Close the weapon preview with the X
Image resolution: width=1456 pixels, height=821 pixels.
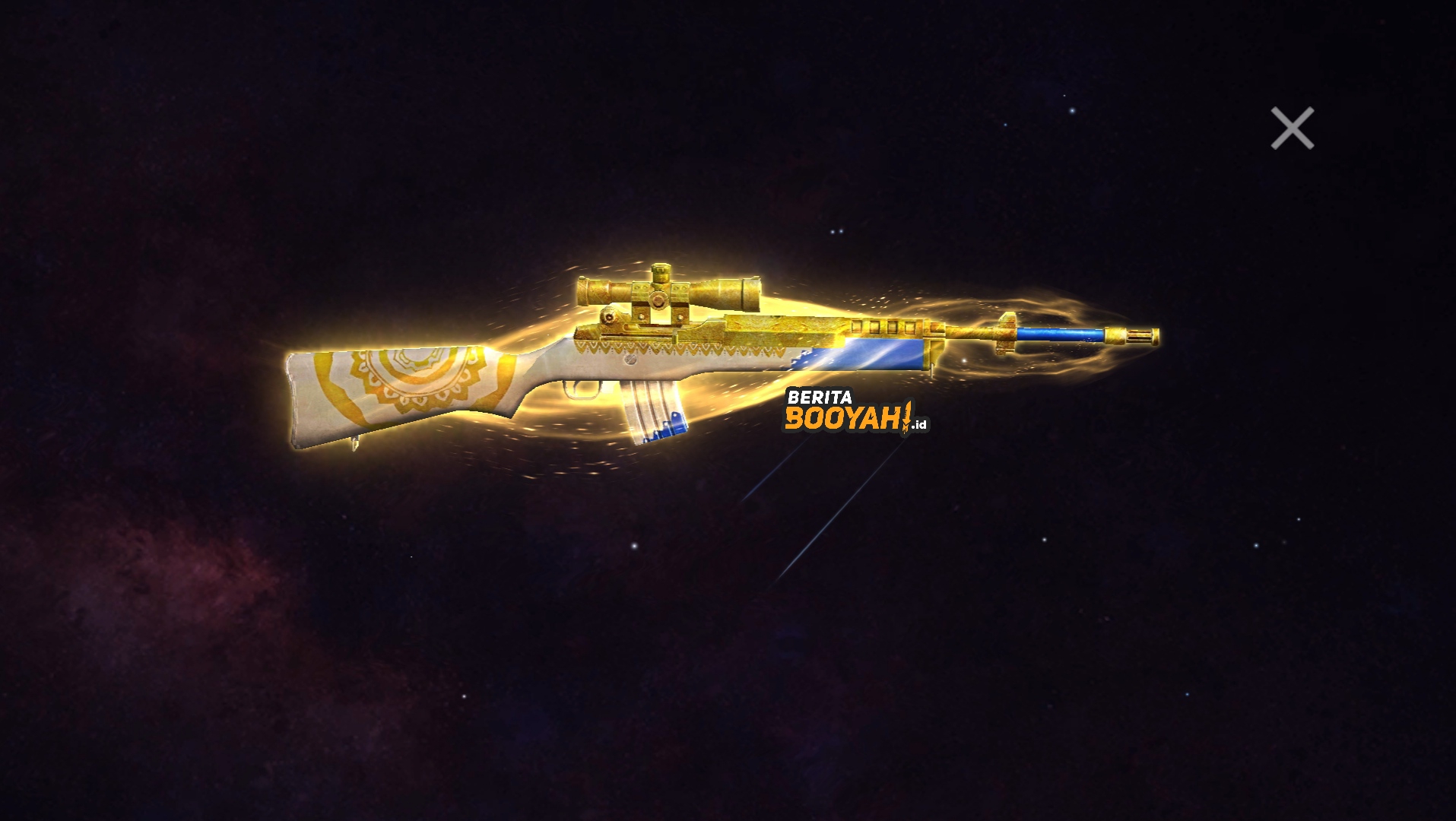pos(1291,128)
